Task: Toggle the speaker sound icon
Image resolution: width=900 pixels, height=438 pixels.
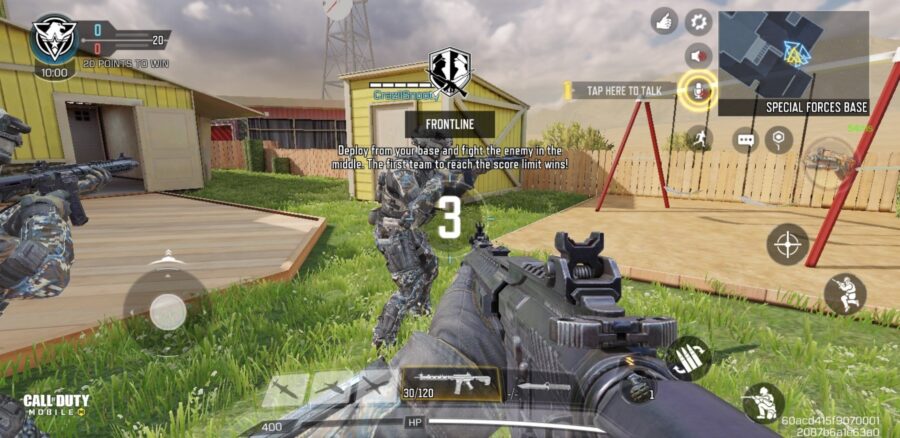Action: click(697, 55)
